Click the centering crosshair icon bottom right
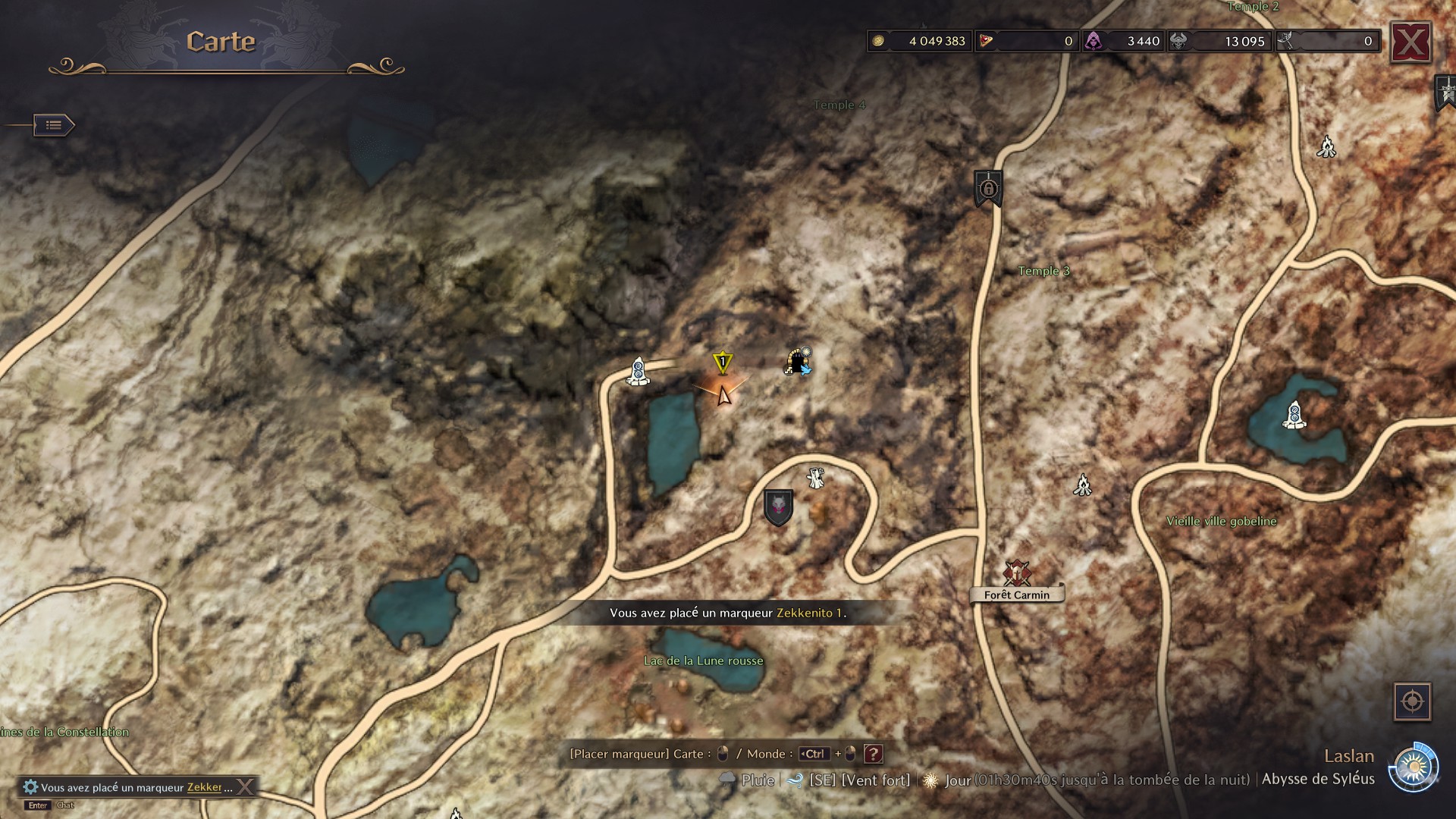Screen dimensions: 1456x819 coord(1412,701)
